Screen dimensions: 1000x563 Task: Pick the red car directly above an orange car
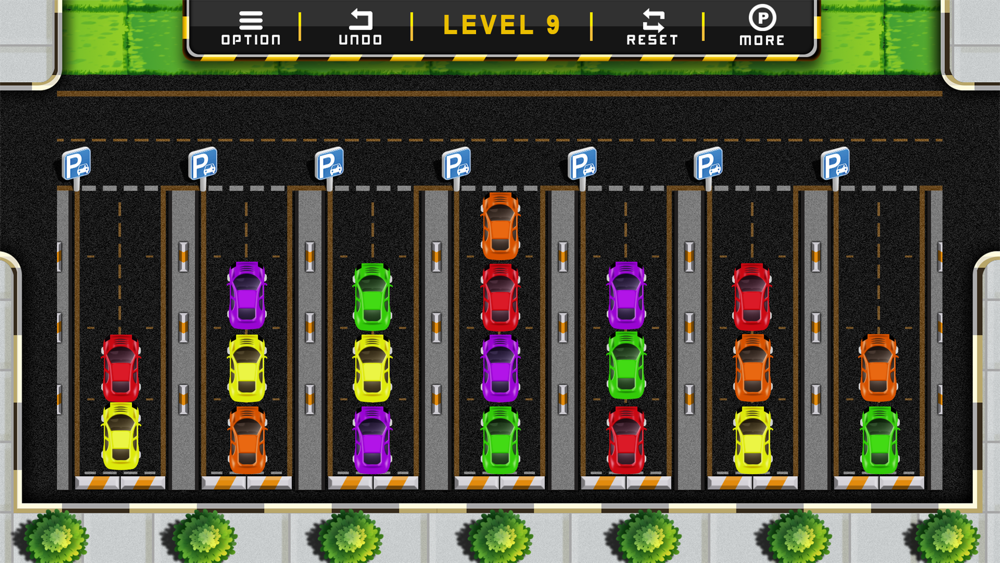tap(752, 297)
